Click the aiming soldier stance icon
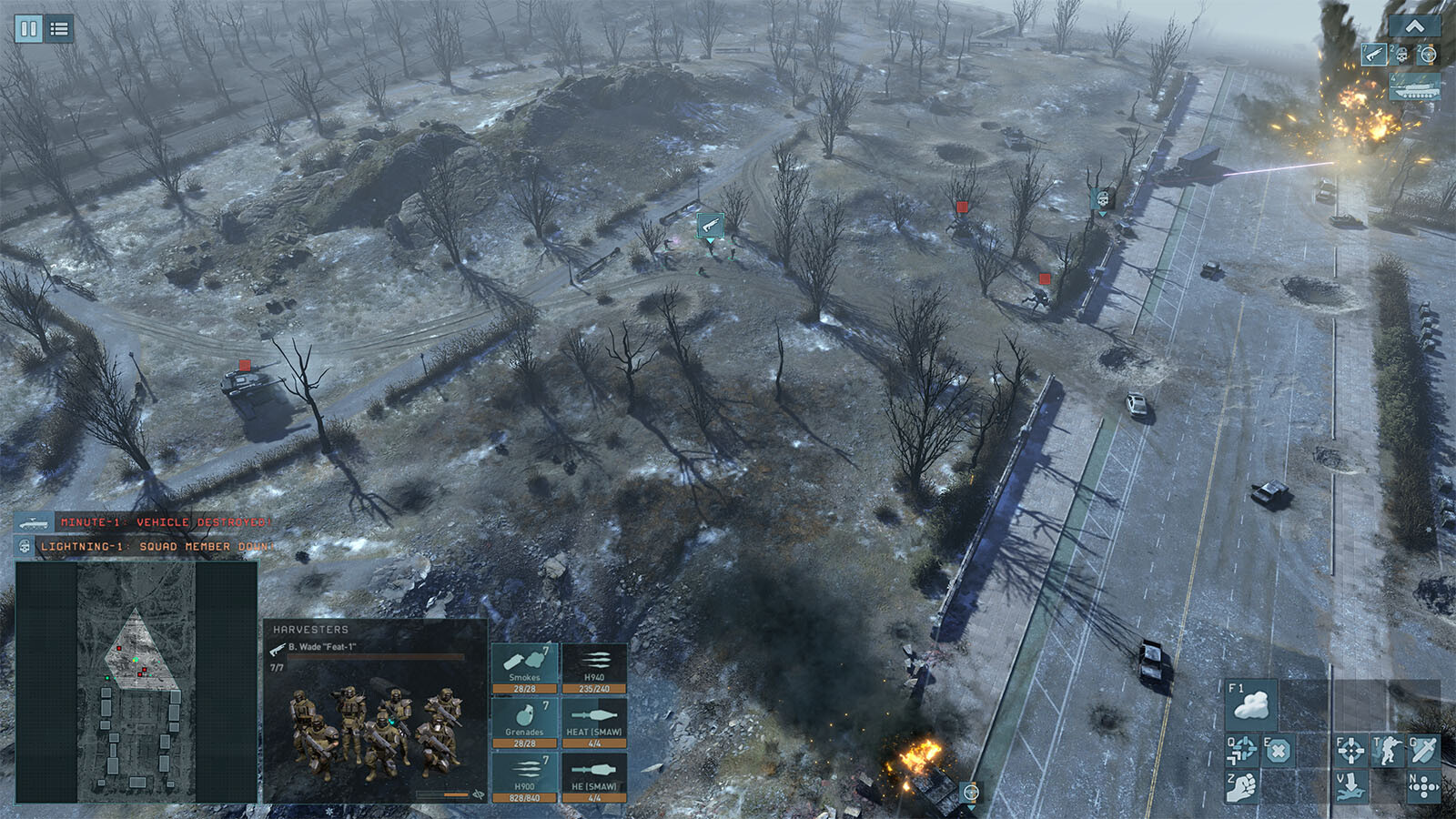 coord(1388,751)
